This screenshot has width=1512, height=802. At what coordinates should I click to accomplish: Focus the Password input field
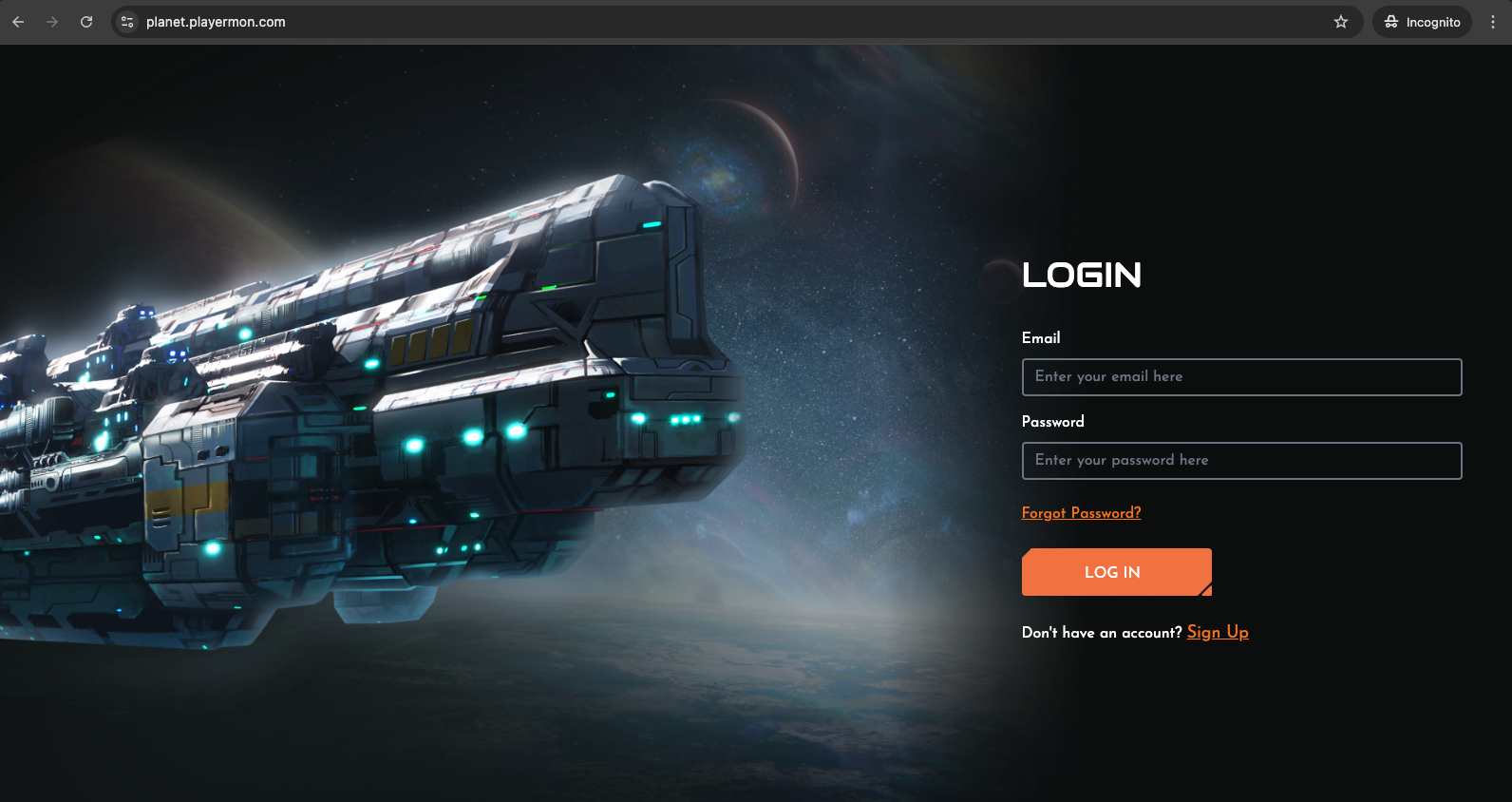coord(1241,461)
